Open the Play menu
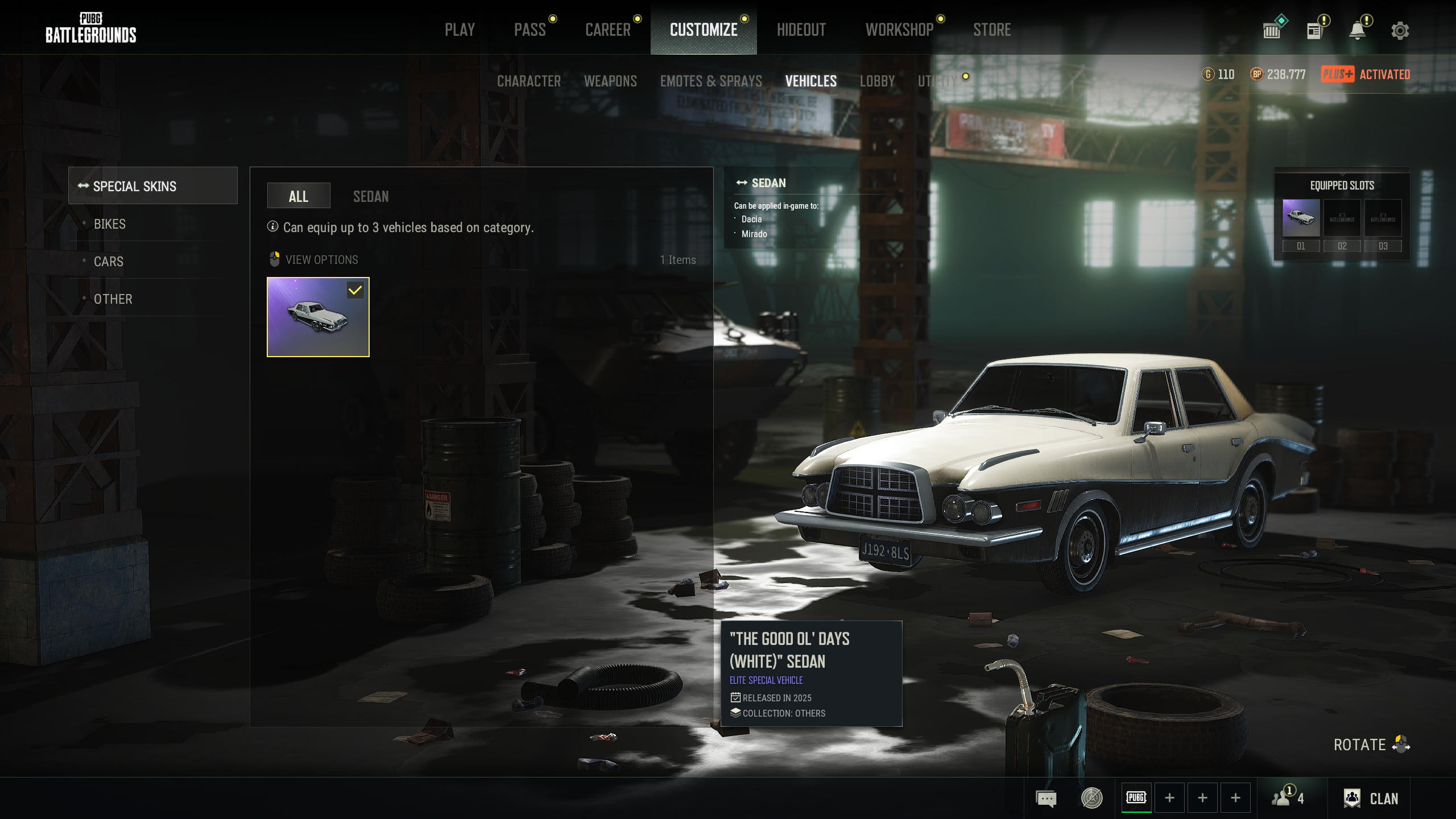 [x=460, y=30]
